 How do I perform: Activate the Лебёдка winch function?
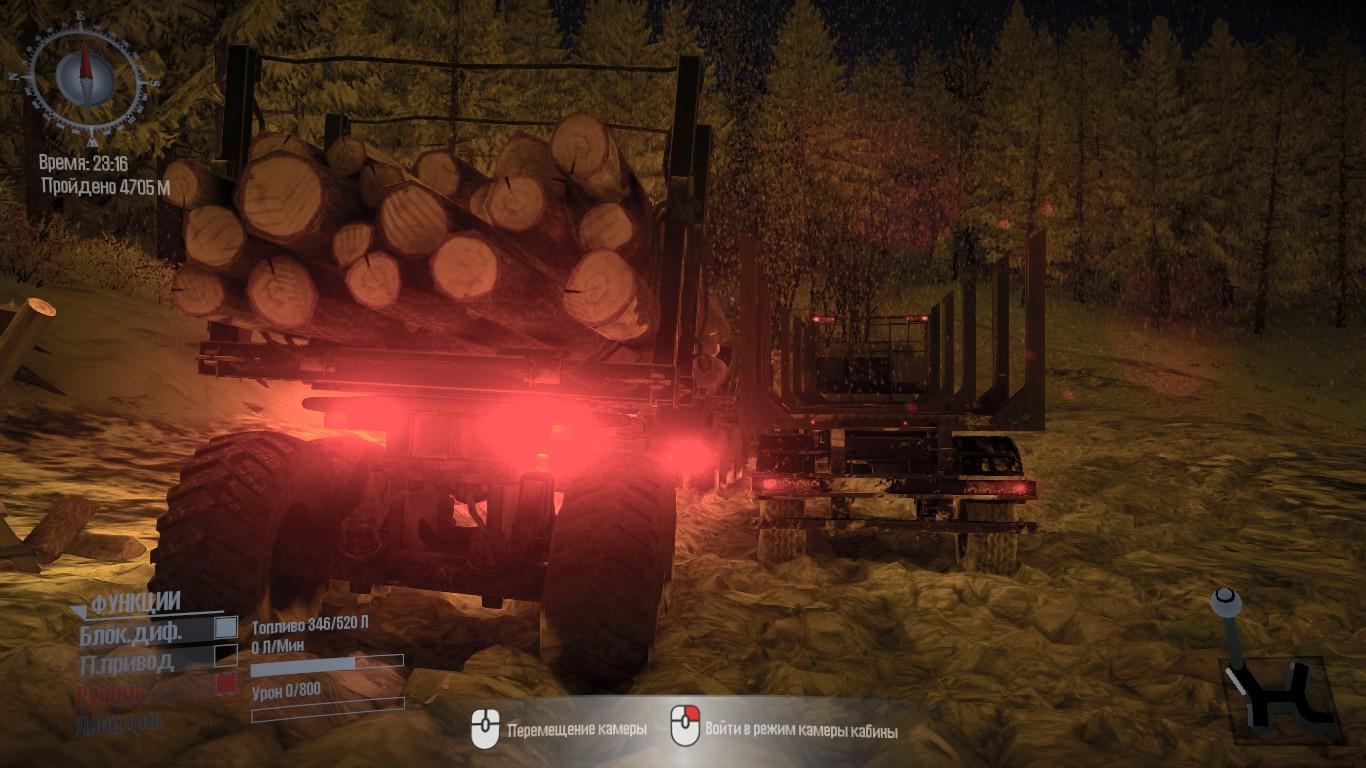pos(118,722)
